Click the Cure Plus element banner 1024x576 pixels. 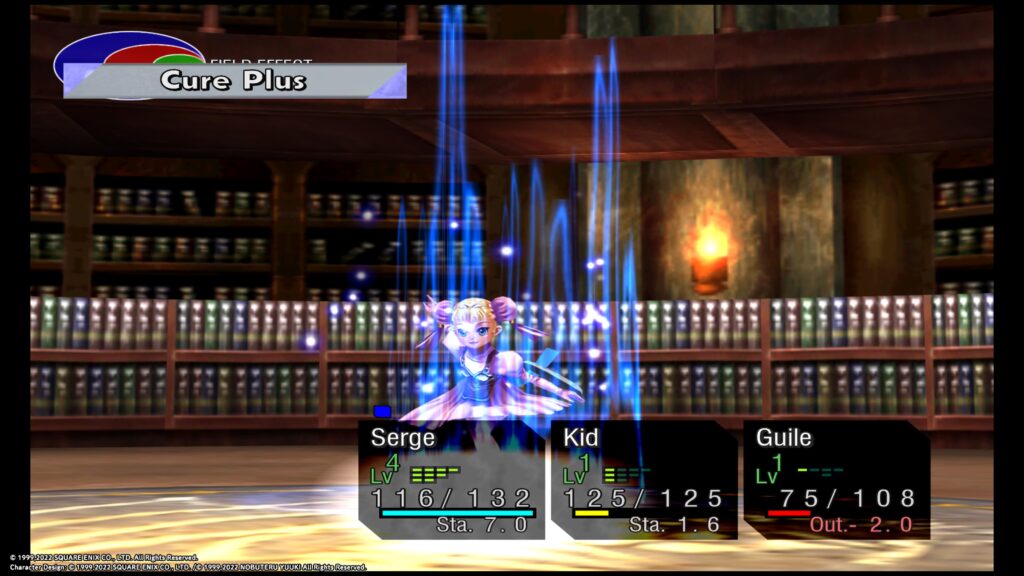point(234,81)
